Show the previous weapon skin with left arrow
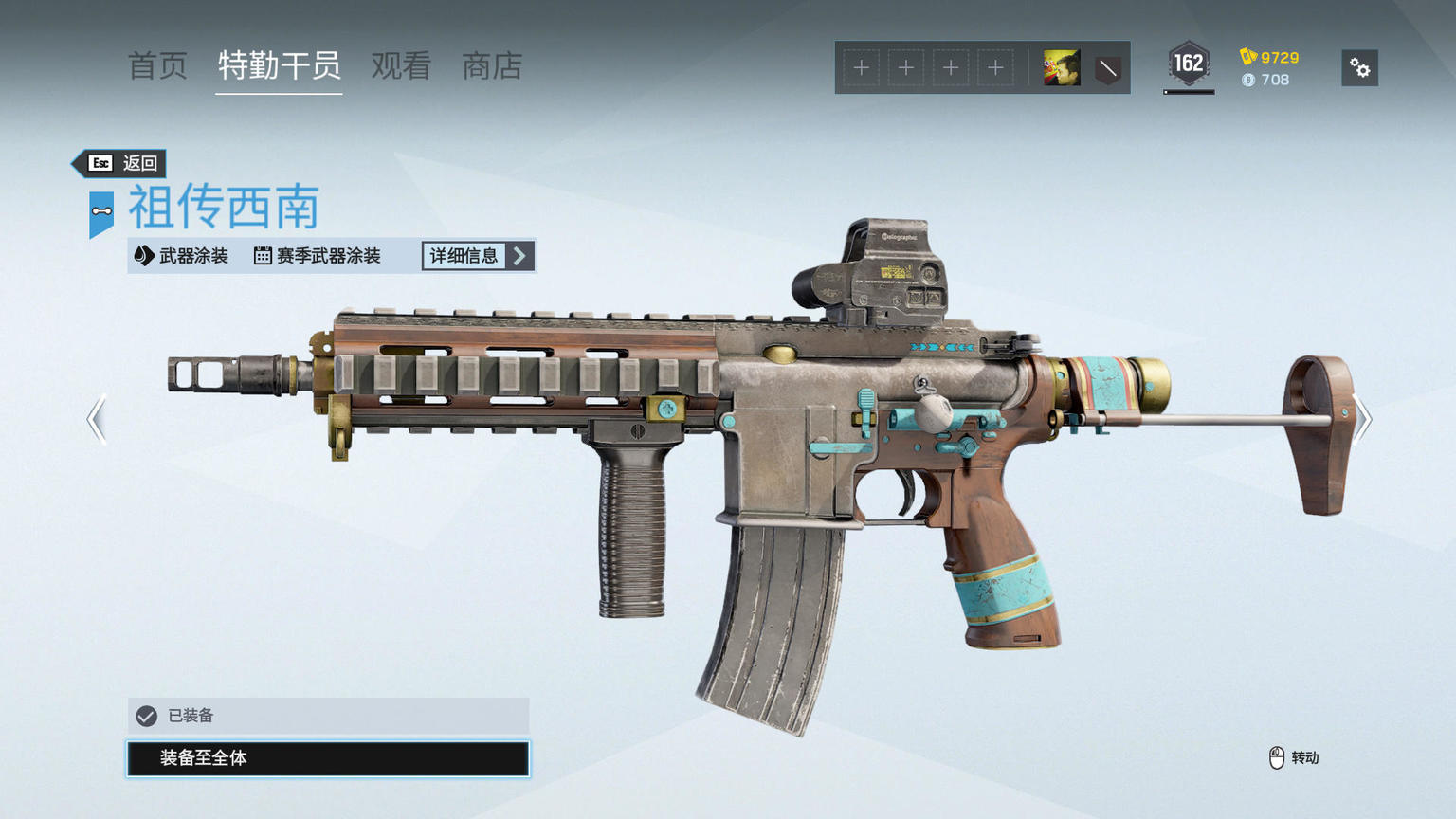Screen dimensions: 1456x819 (97, 419)
